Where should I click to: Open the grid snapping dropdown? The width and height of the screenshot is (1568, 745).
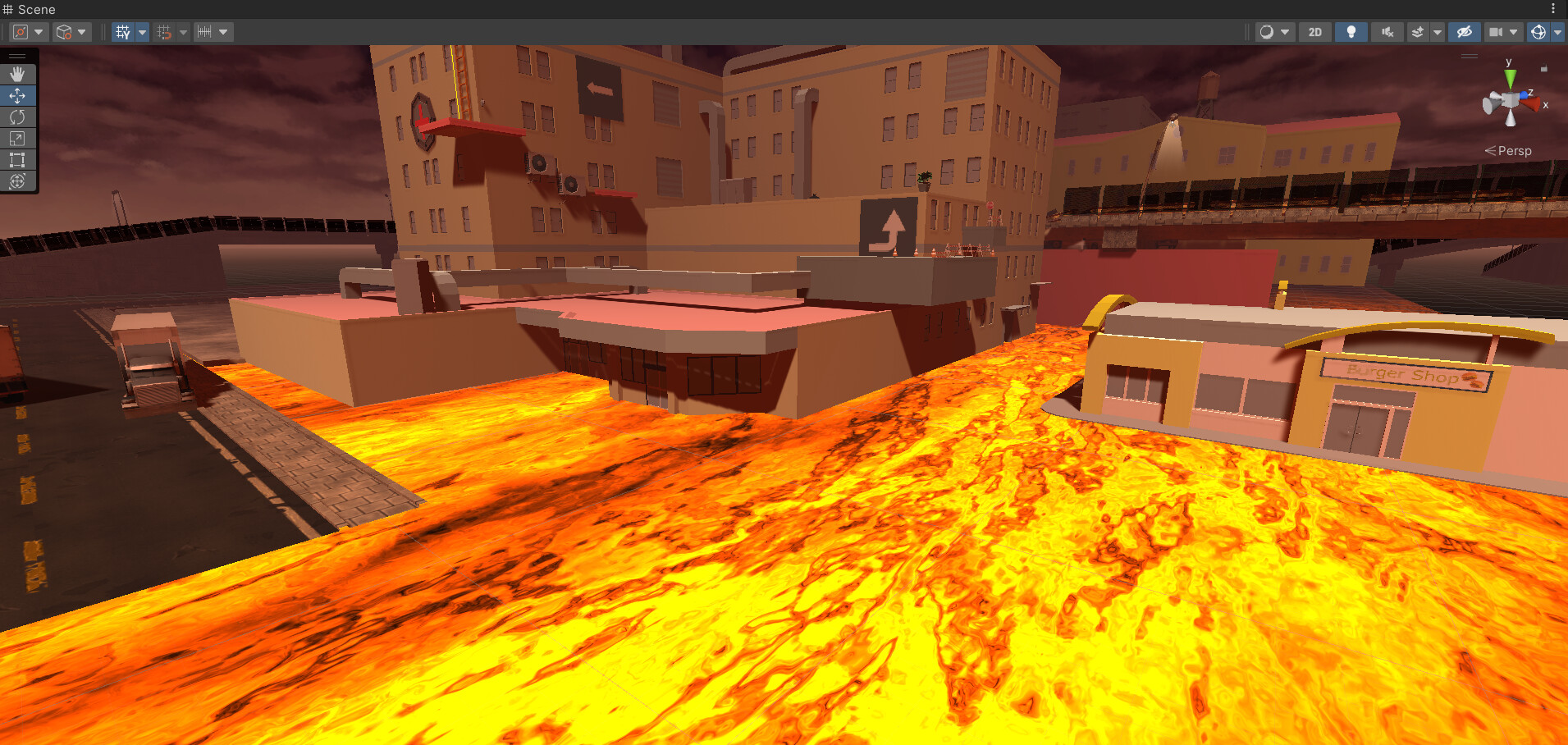(x=183, y=32)
